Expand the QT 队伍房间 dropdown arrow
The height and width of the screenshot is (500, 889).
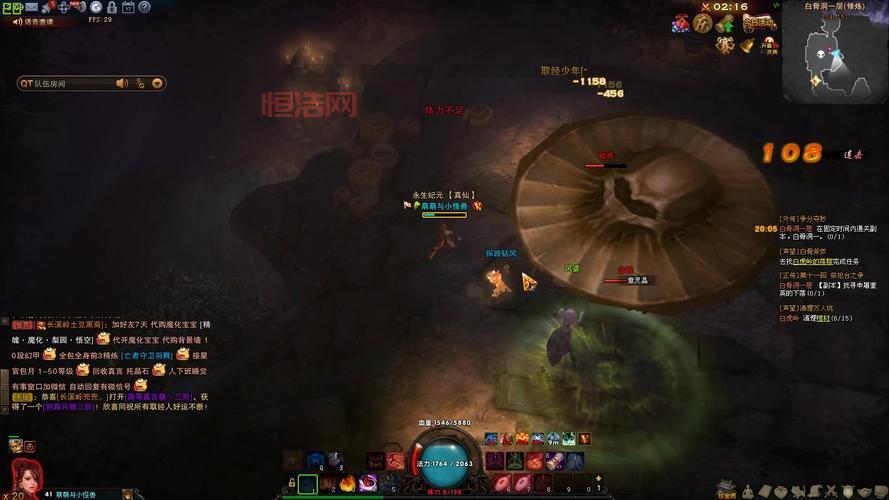(156, 84)
